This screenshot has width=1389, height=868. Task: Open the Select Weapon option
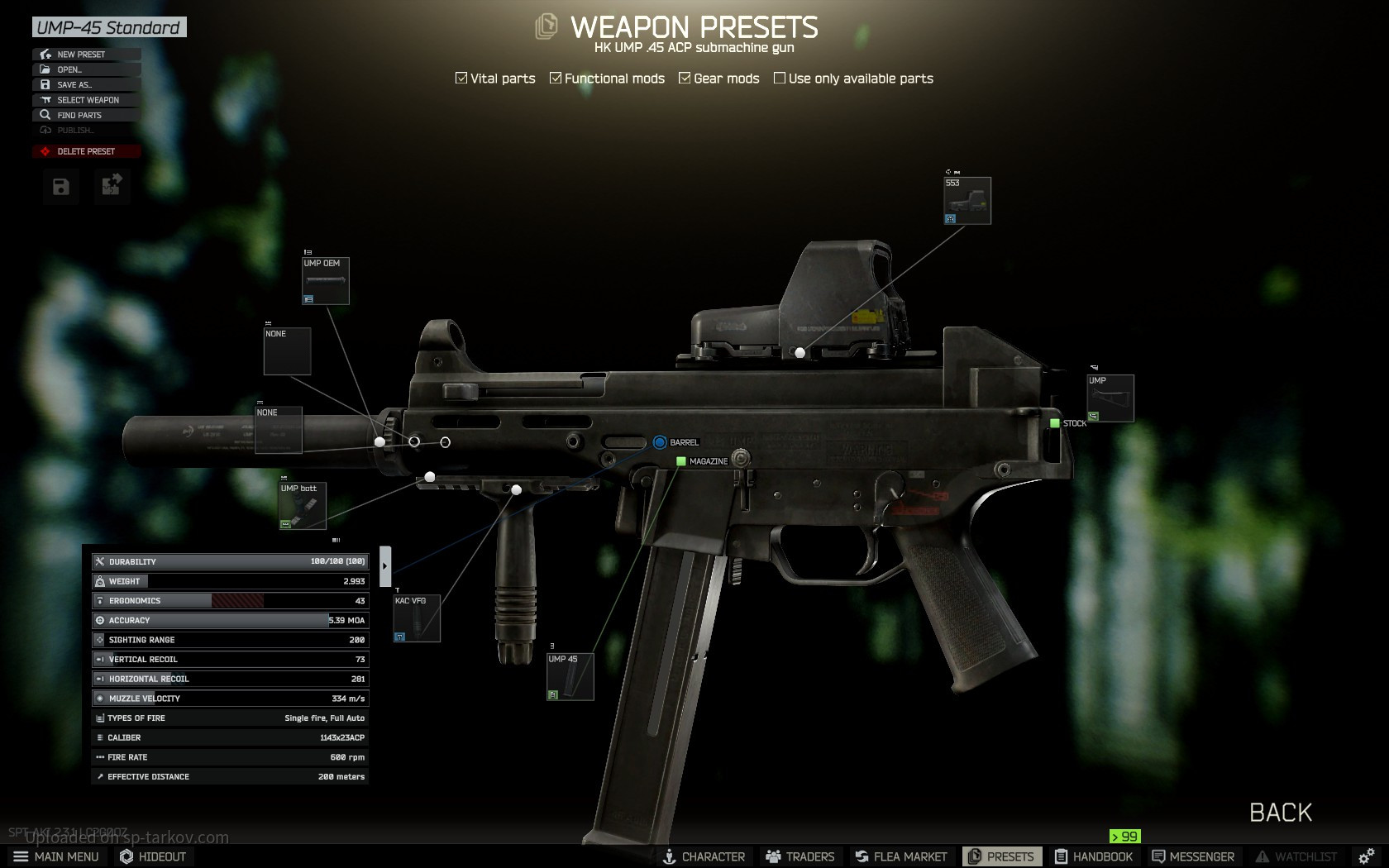(88, 100)
